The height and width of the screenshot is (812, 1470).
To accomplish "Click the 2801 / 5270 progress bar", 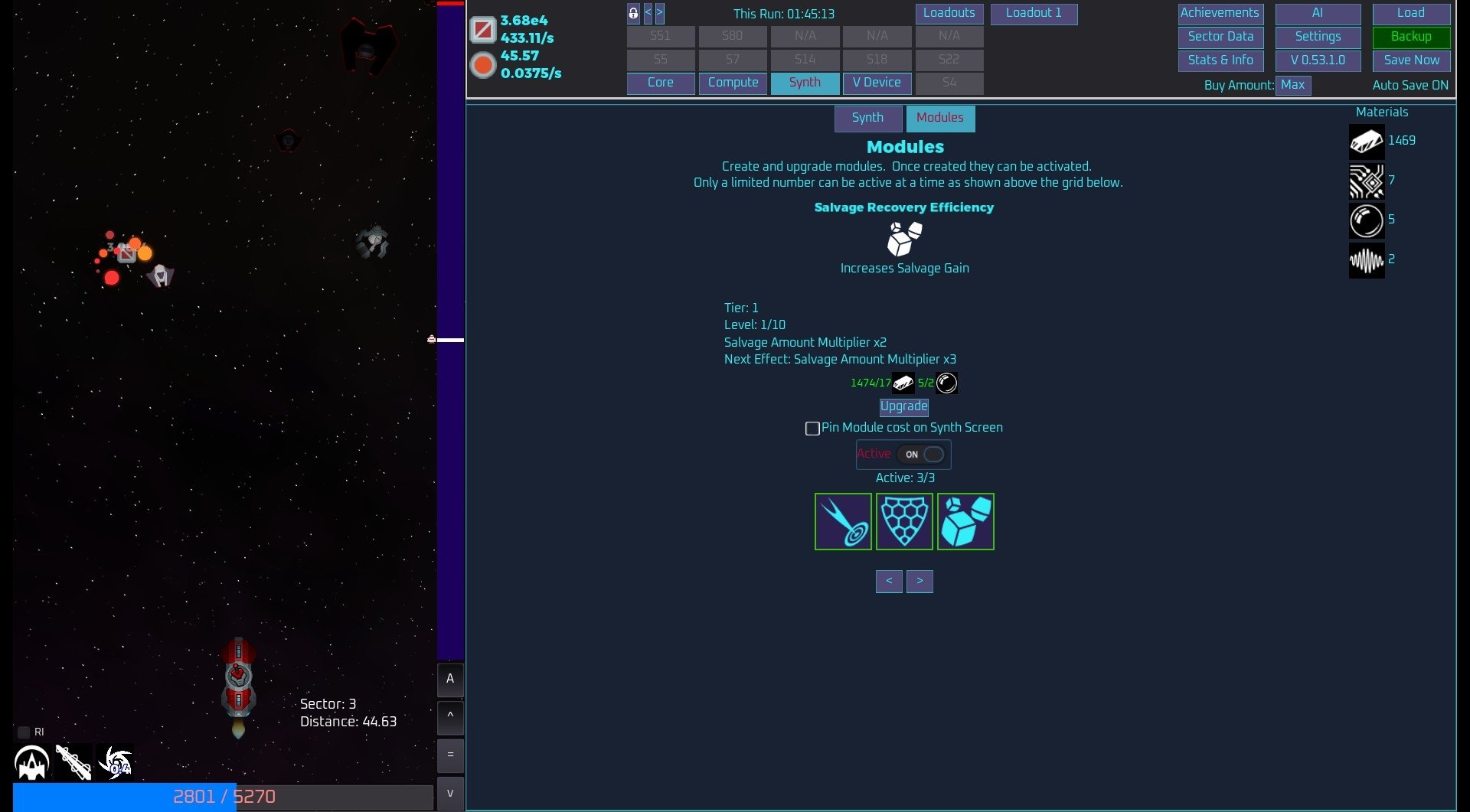I will pos(222,796).
